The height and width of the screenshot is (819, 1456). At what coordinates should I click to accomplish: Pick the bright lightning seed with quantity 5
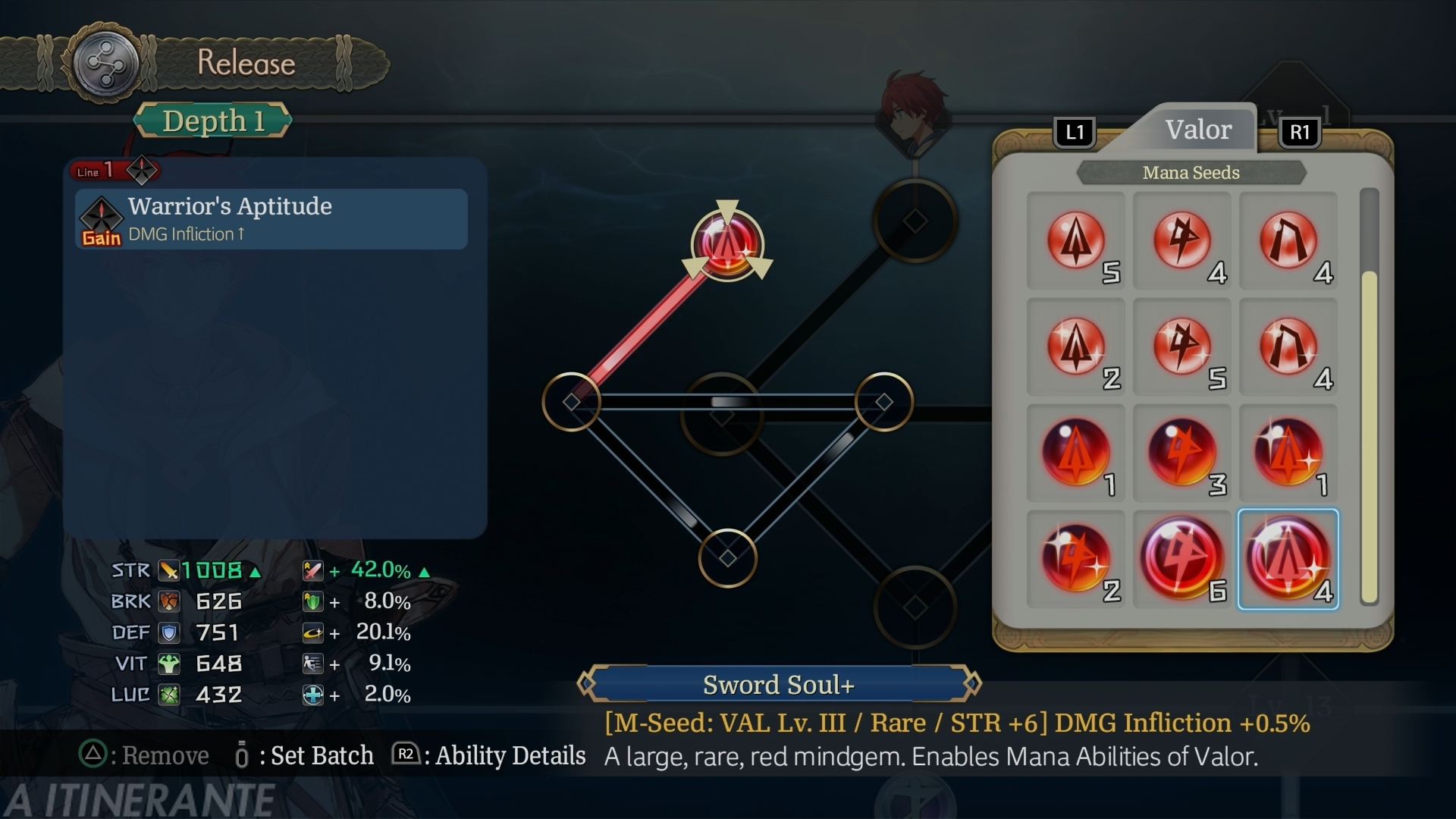(1181, 347)
